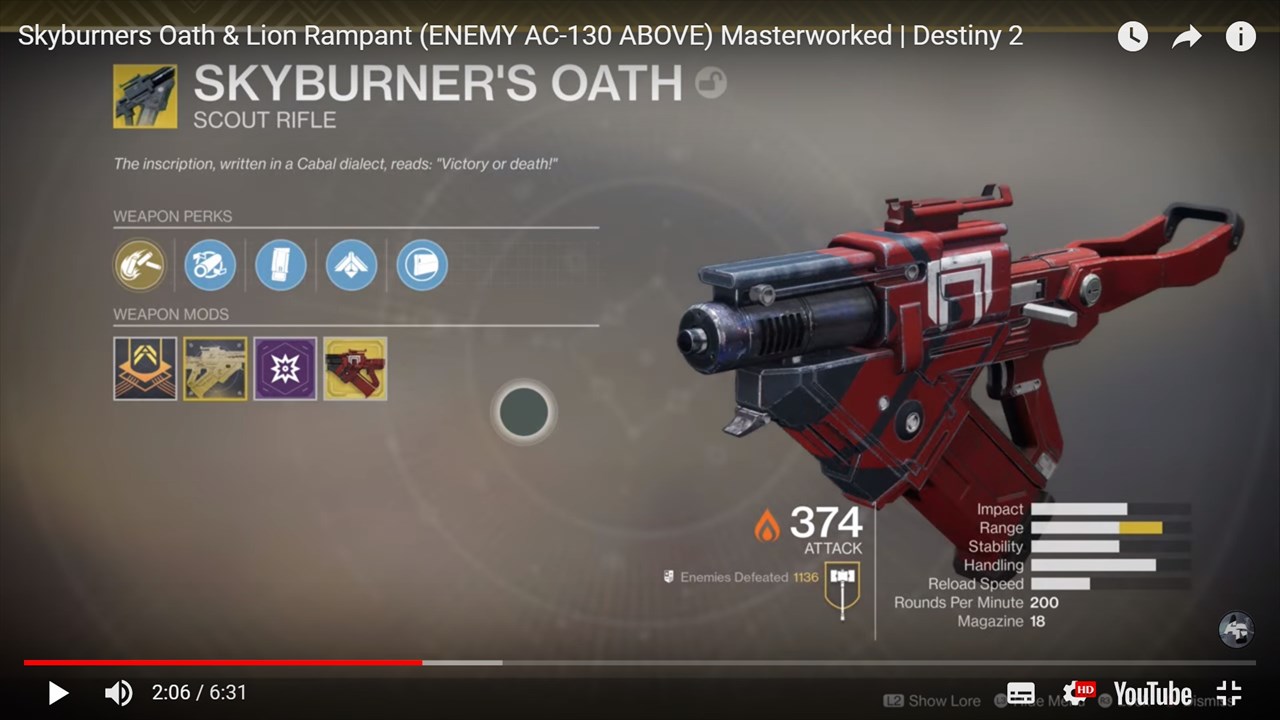
Task: Open the video info card menu
Action: (x=1240, y=36)
